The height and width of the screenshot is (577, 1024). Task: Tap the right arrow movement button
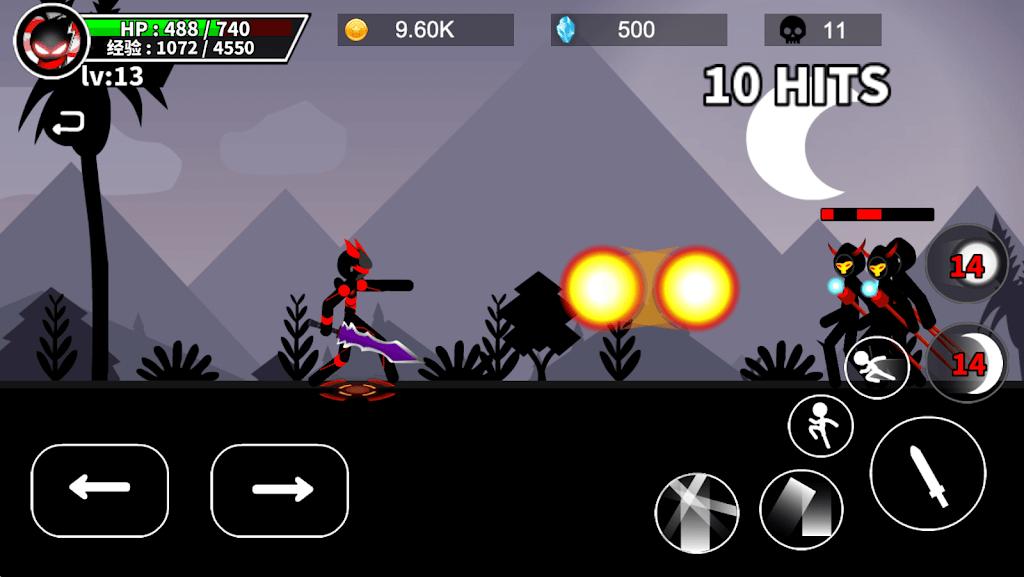(x=280, y=490)
